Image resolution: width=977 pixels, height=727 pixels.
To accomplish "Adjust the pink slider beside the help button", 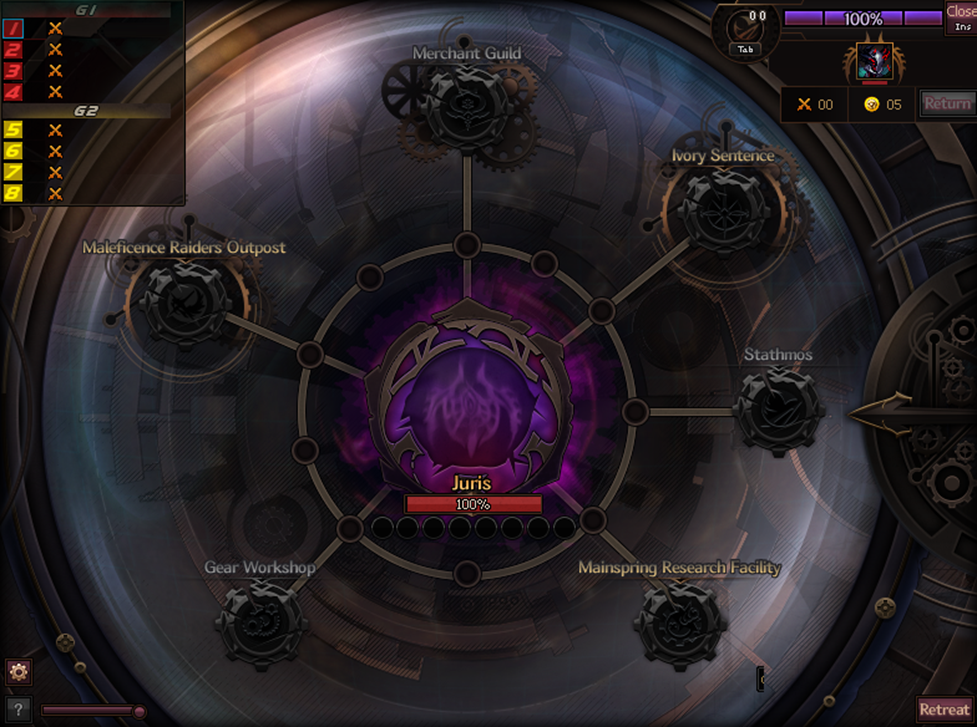I will point(139,711).
